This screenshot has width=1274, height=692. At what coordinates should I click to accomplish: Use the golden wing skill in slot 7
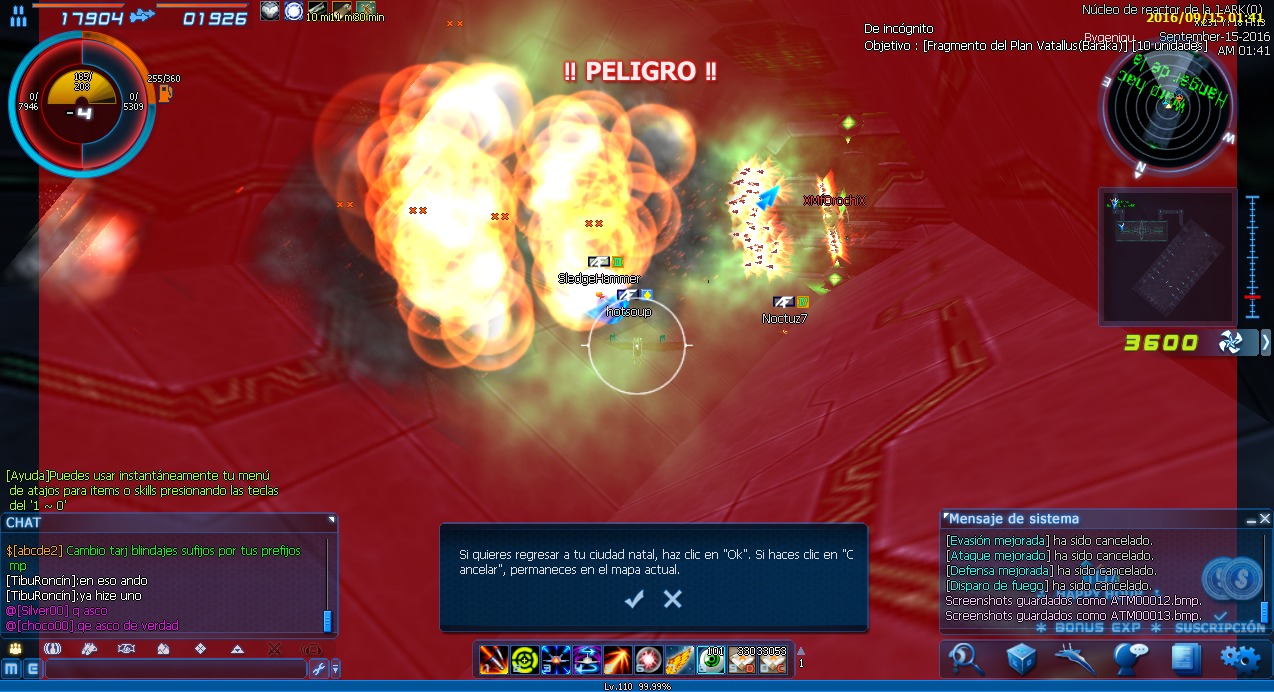tap(679, 659)
